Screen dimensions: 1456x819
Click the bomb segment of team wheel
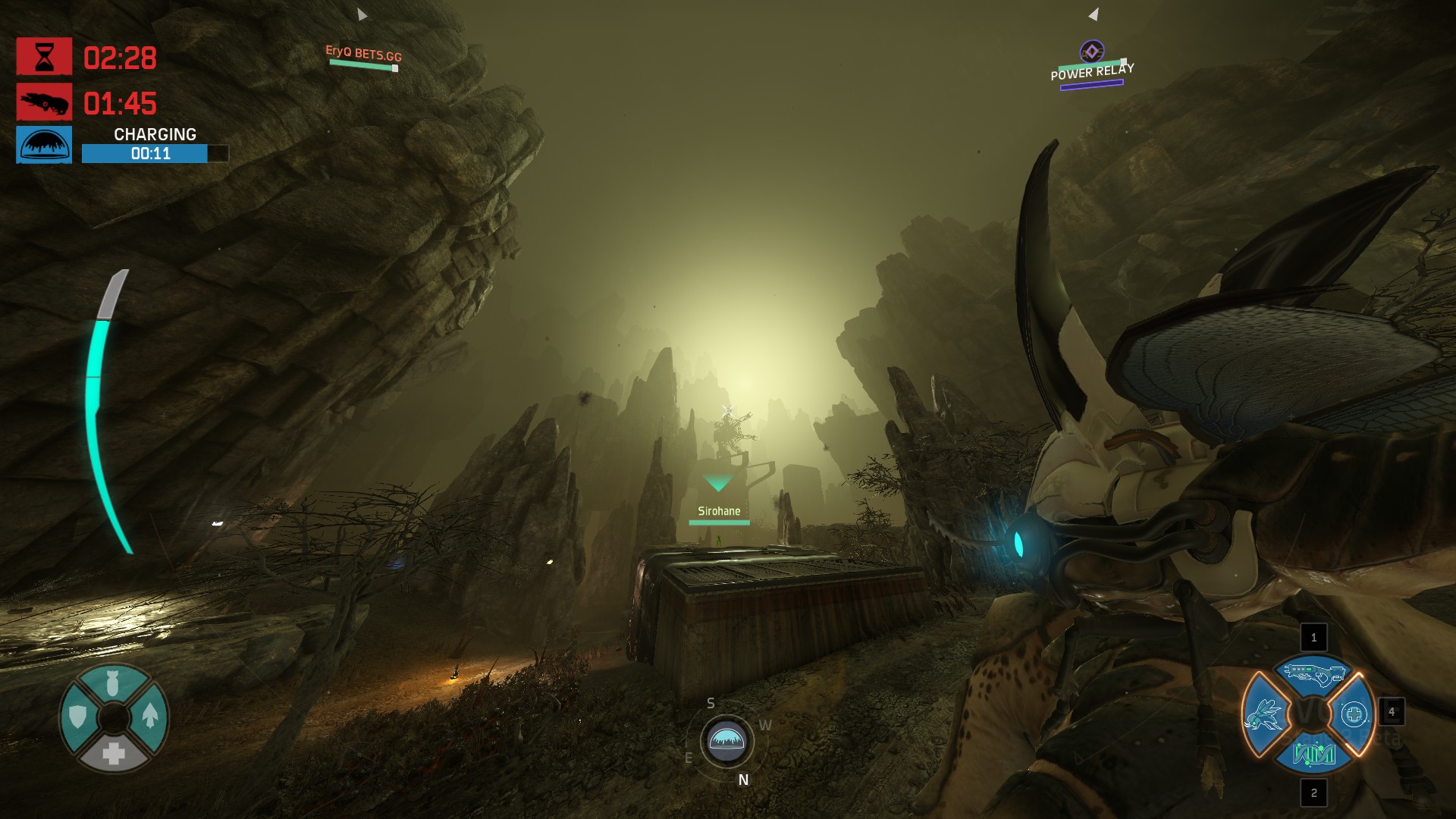click(x=113, y=682)
